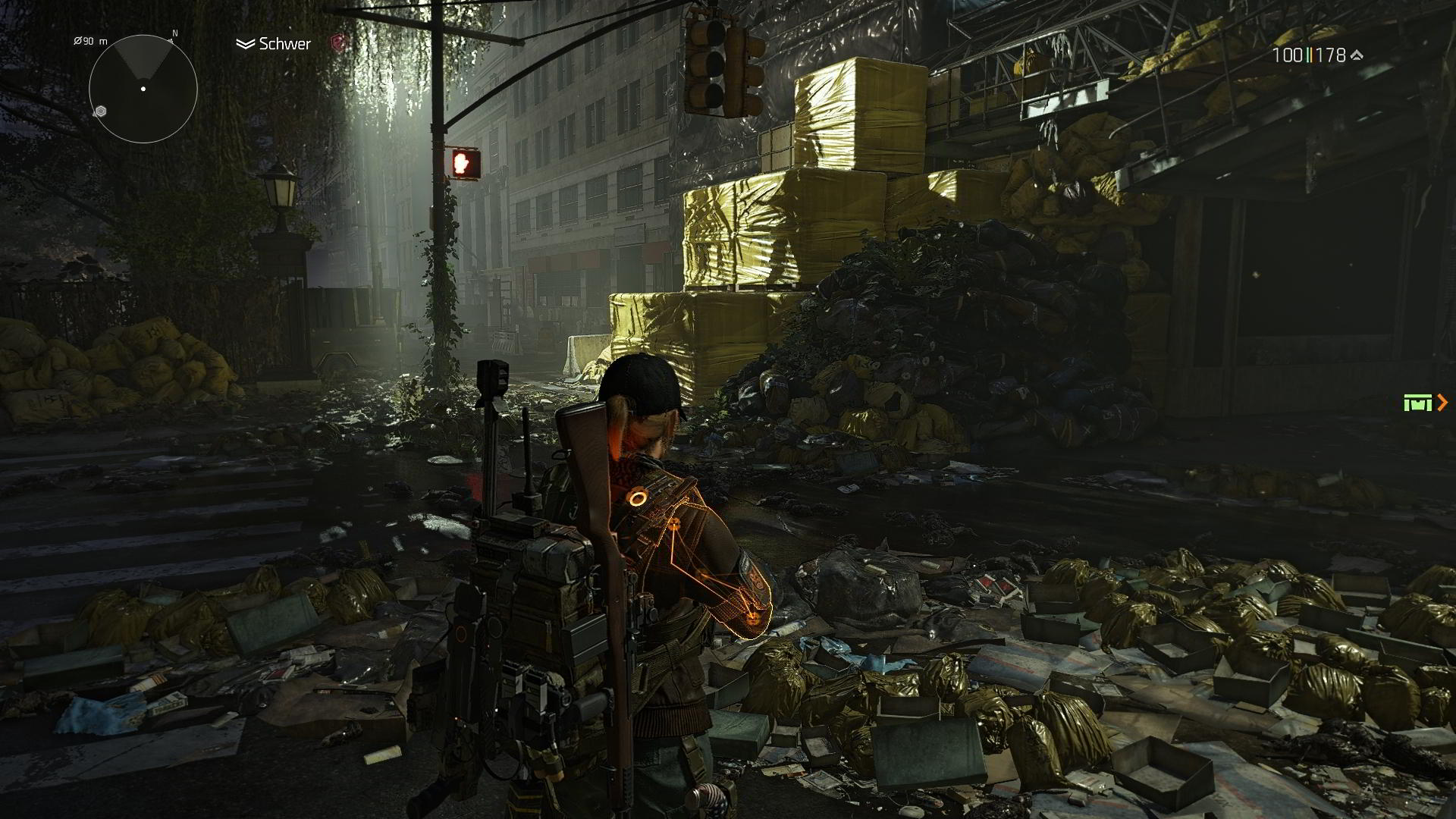Click the North indicator on the compass
Viewport: 1456px width, 819px height.
(x=174, y=33)
